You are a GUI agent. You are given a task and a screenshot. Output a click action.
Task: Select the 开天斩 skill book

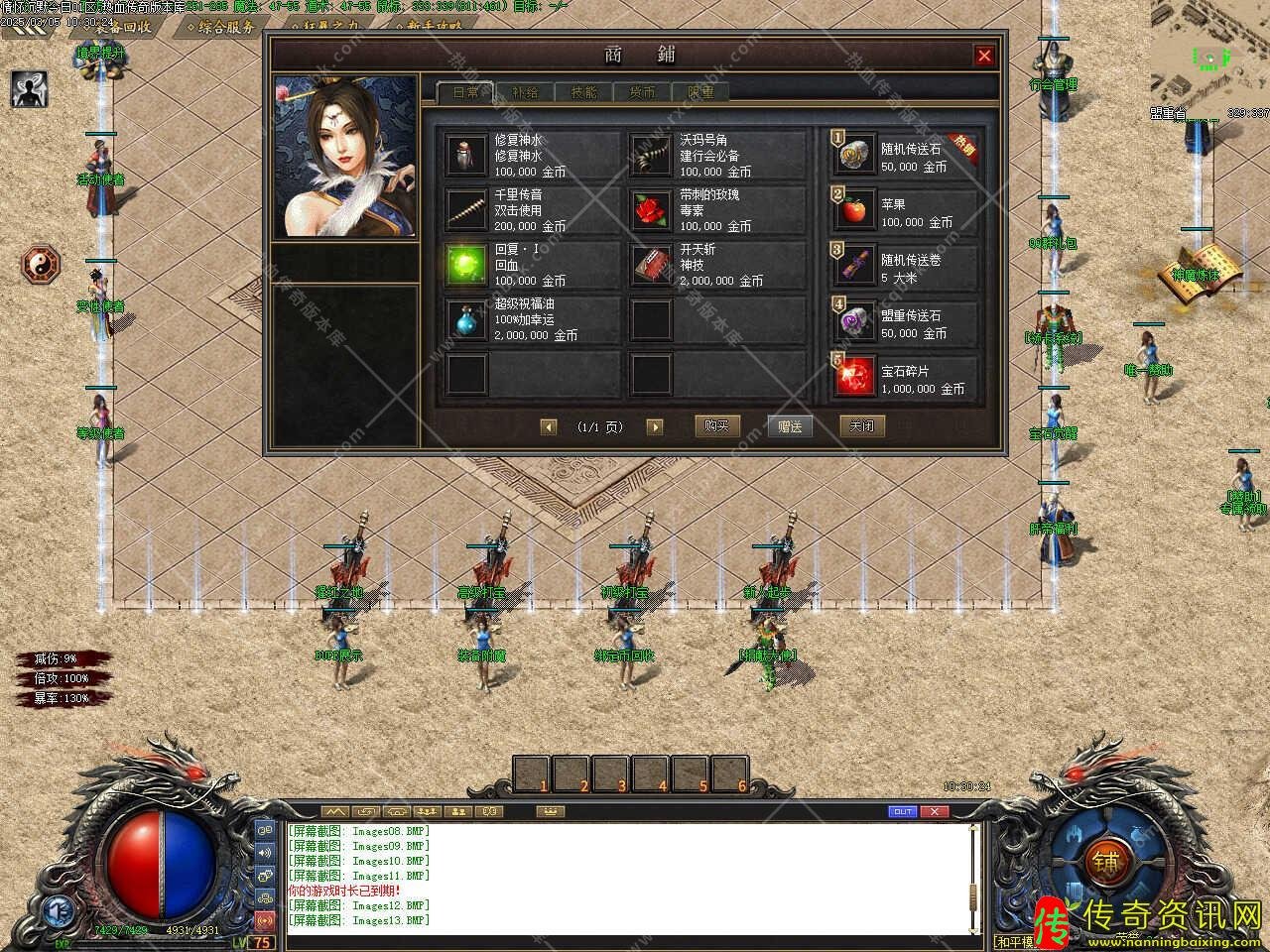pos(651,265)
